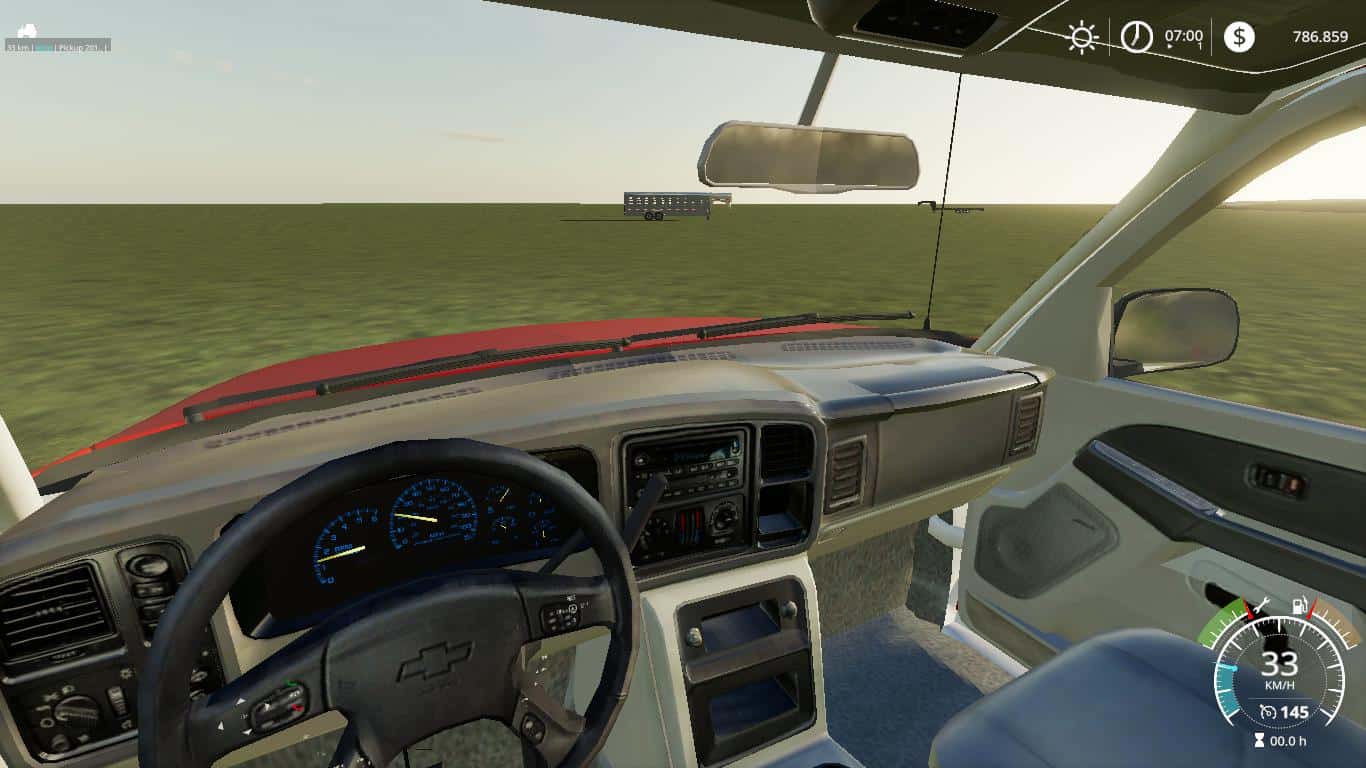Screen dimensions: 1366x768
Task: Open the Pickup 2013 vehicle info bar top left
Action: (60, 44)
